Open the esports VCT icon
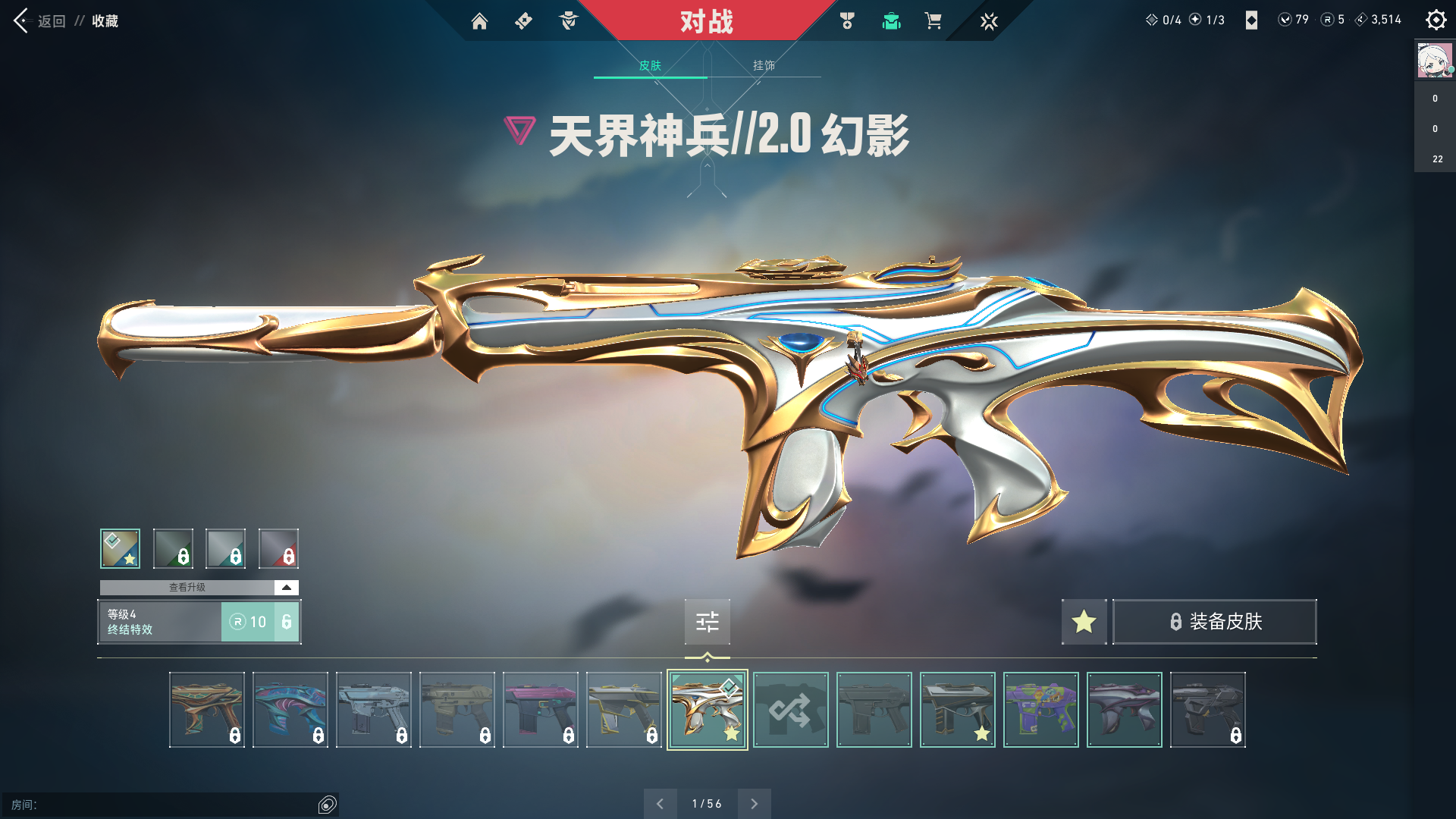The height and width of the screenshot is (819, 1456). [989, 22]
